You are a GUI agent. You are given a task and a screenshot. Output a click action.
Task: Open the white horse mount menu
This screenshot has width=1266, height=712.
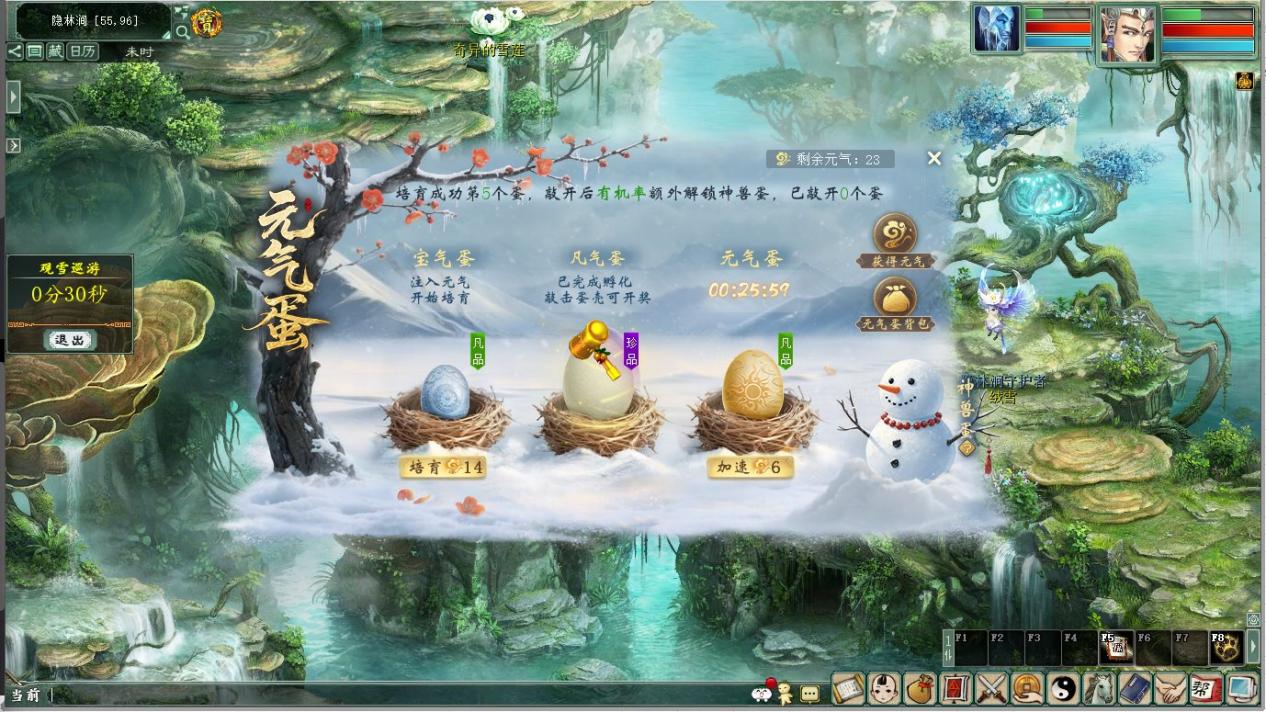tap(1097, 689)
